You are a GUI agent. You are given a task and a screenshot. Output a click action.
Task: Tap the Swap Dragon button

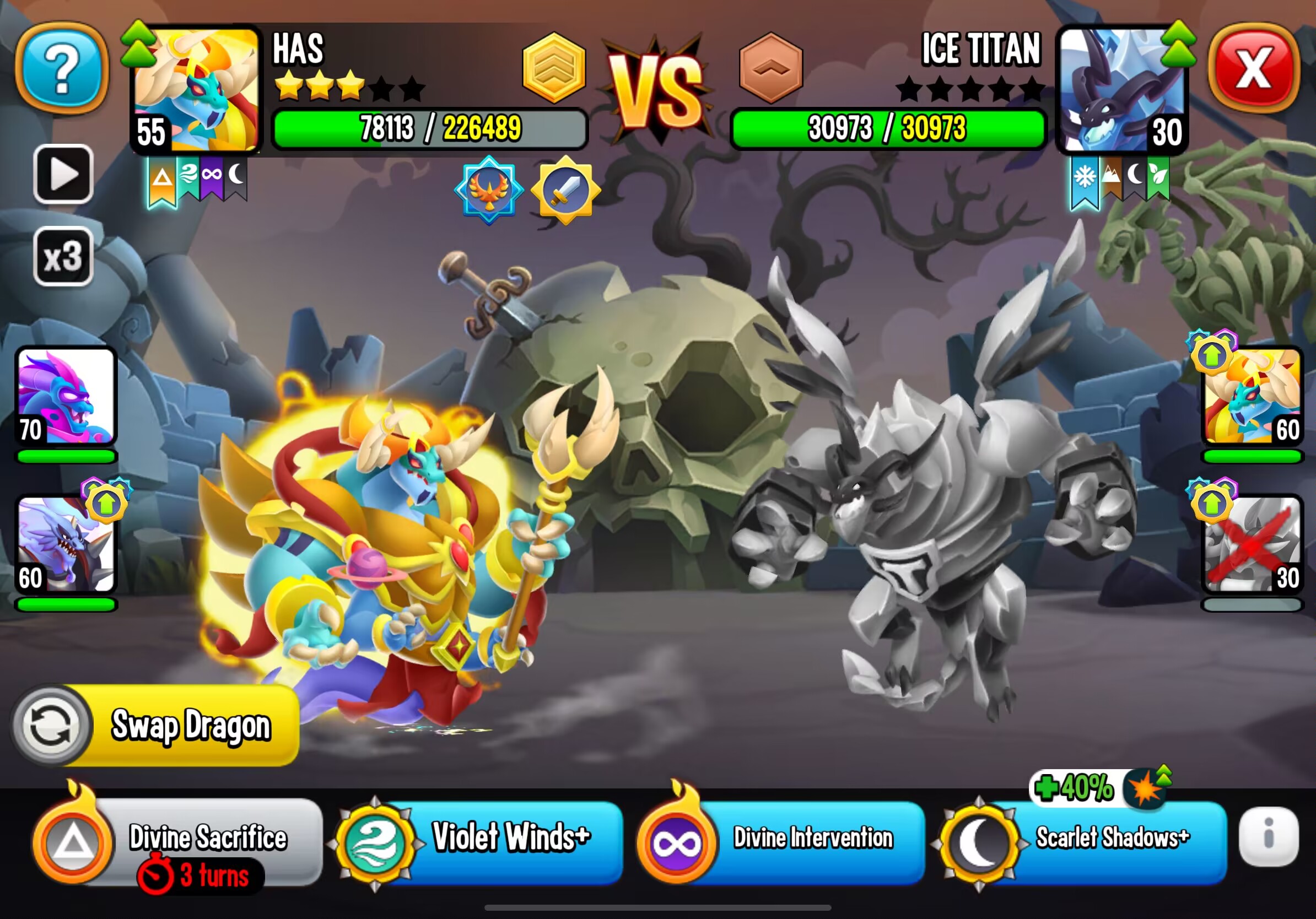[x=156, y=726]
